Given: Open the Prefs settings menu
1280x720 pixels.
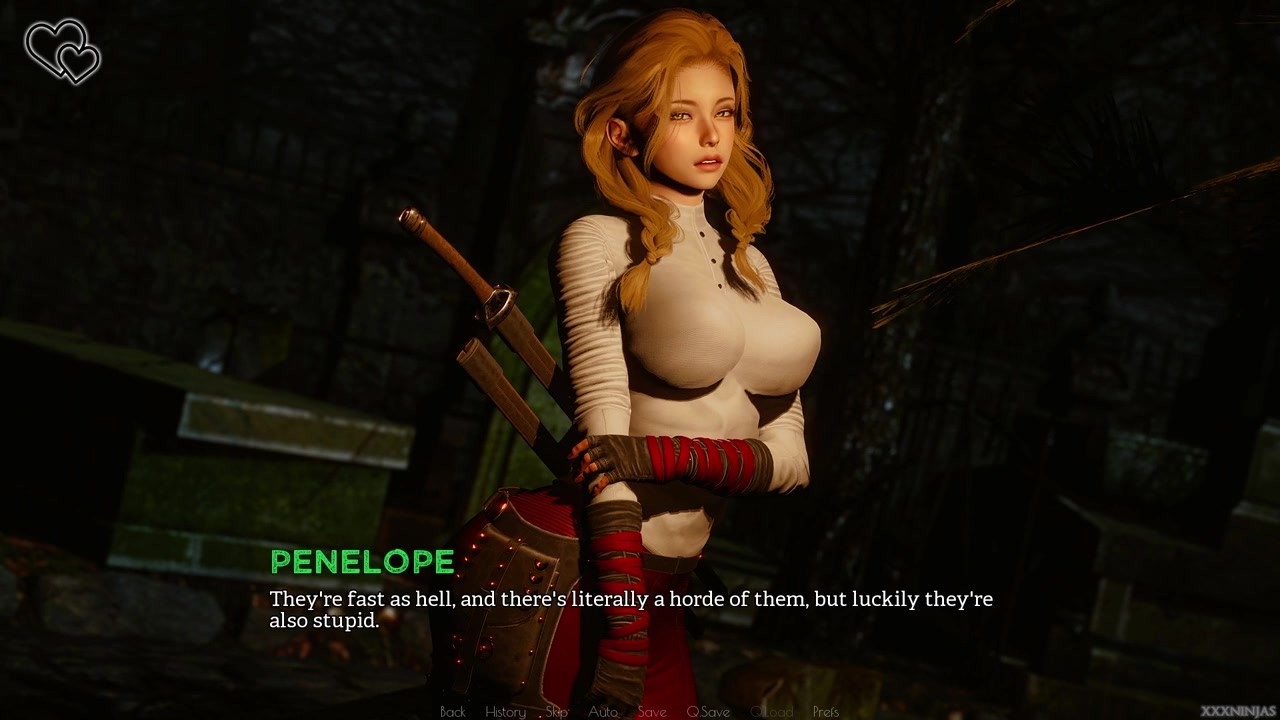Looking at the screenshot, I should click(826, 712).
